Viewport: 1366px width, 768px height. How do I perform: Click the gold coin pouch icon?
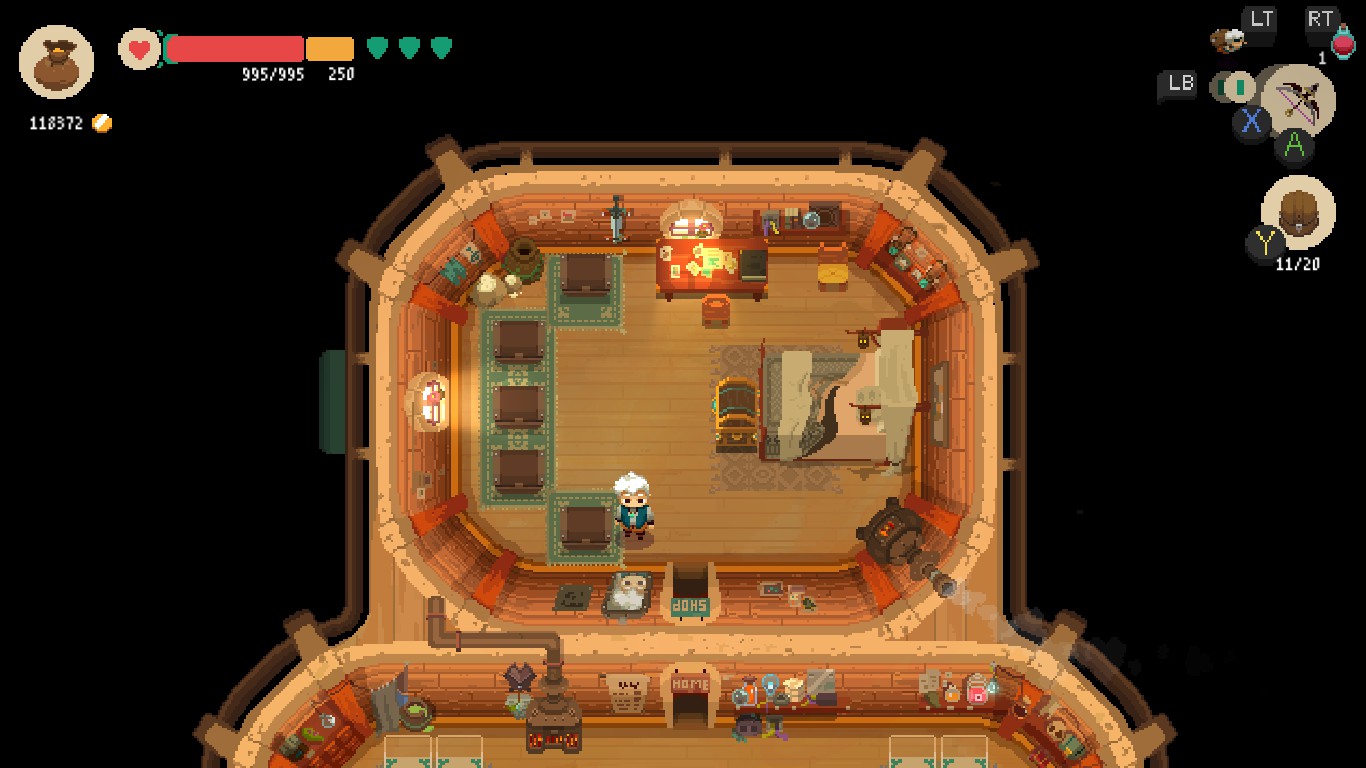coord(56,62)
